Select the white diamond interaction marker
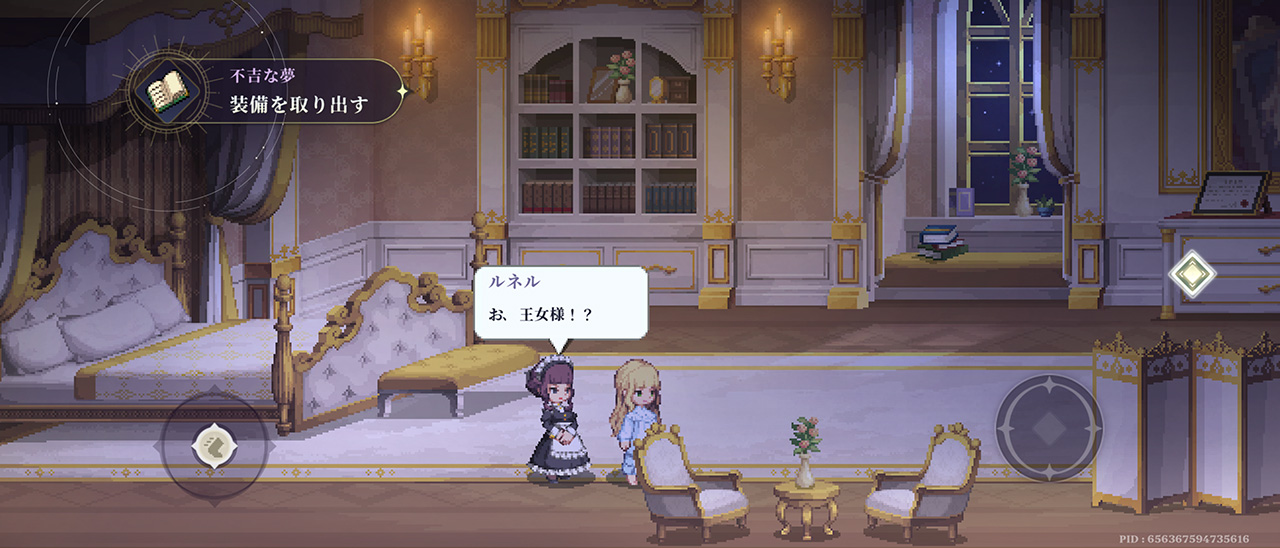 (x=1192, y=274)
